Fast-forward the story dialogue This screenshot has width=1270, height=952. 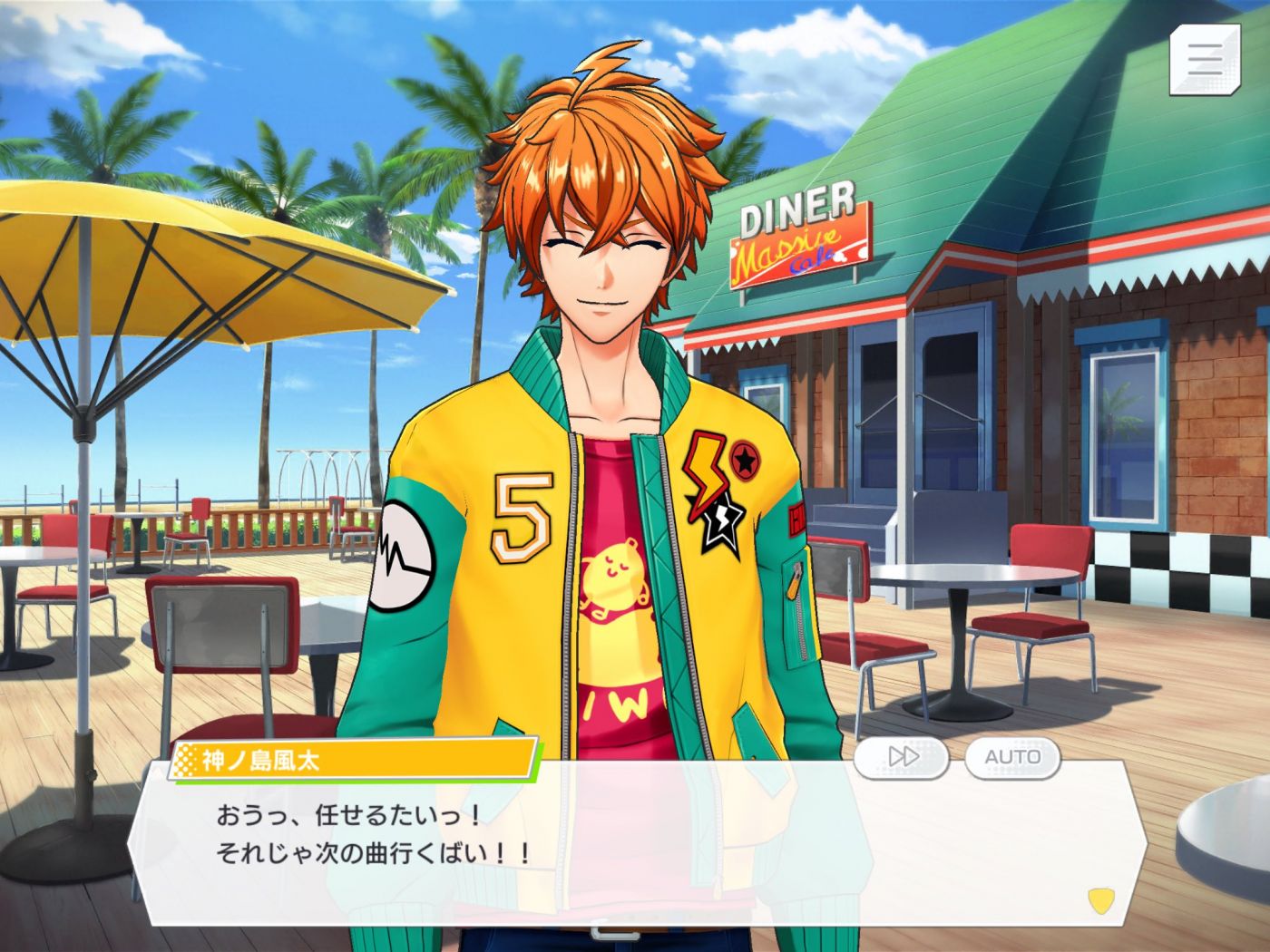point(902,756)
